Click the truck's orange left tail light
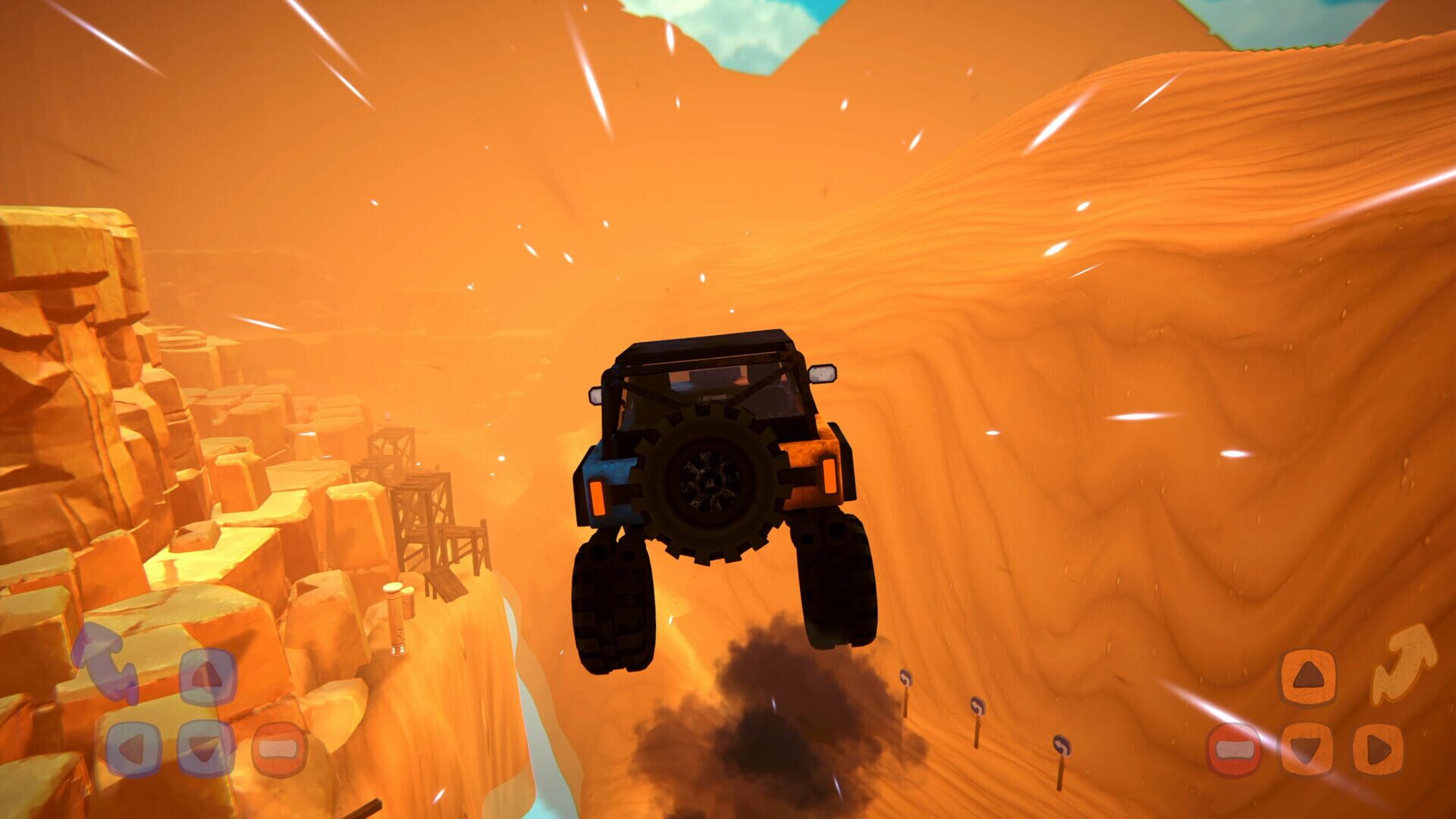Viewport: 1456px width, 819px height. (x=598, y=499)
